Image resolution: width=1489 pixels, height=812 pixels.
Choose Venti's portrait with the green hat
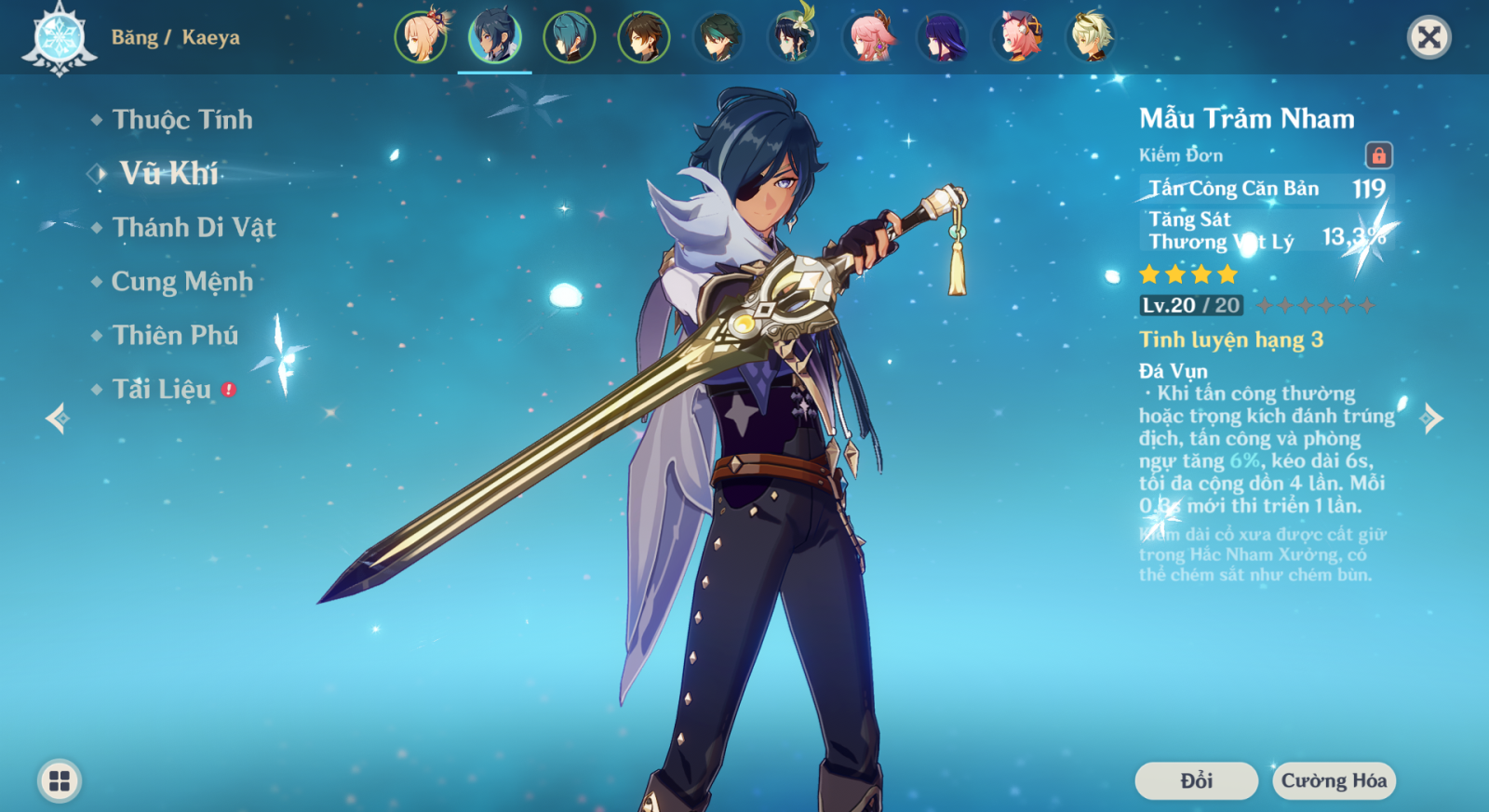coord(793,37)
